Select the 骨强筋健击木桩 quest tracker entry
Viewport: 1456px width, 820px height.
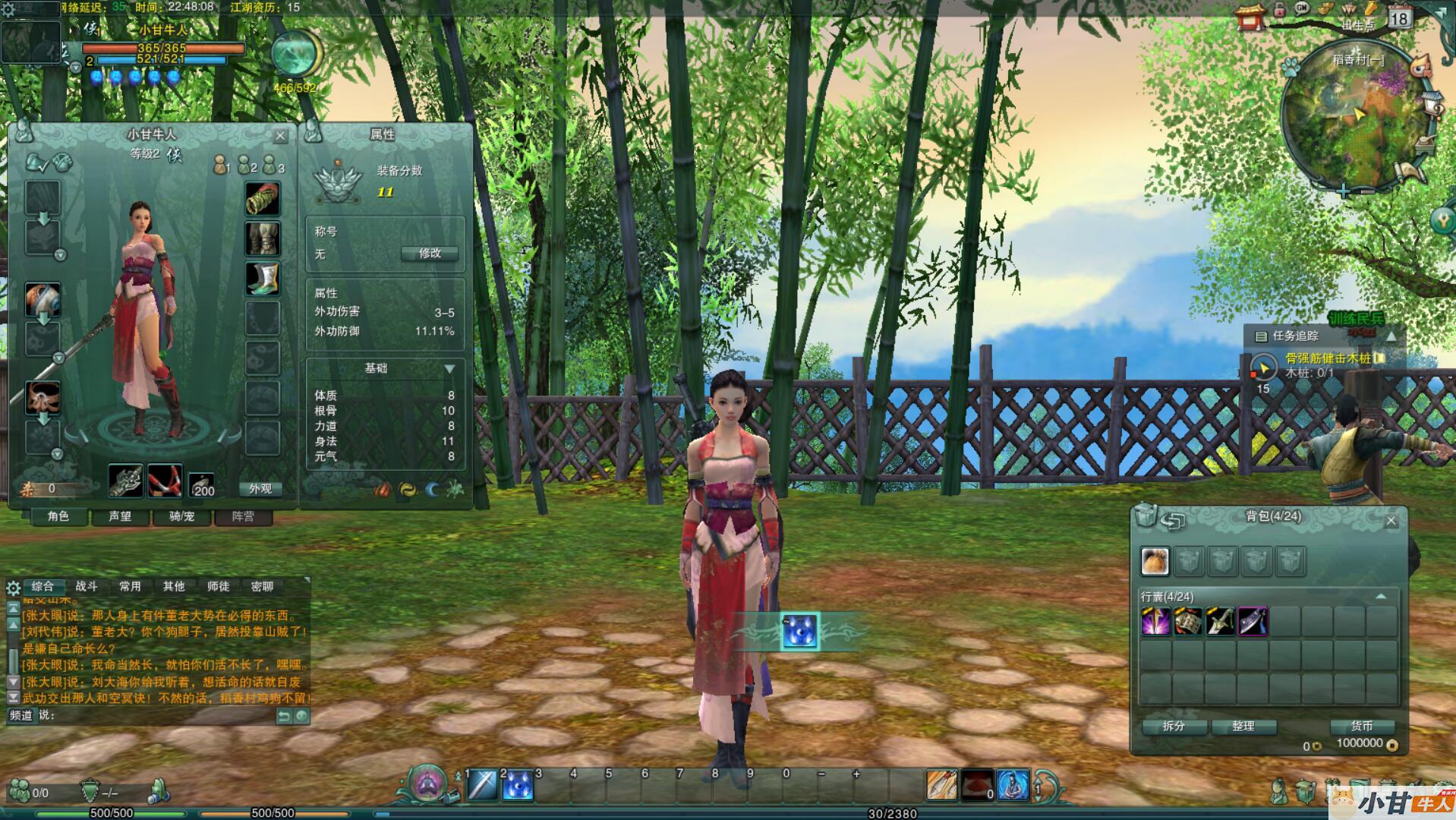(x=1327, y=358)
